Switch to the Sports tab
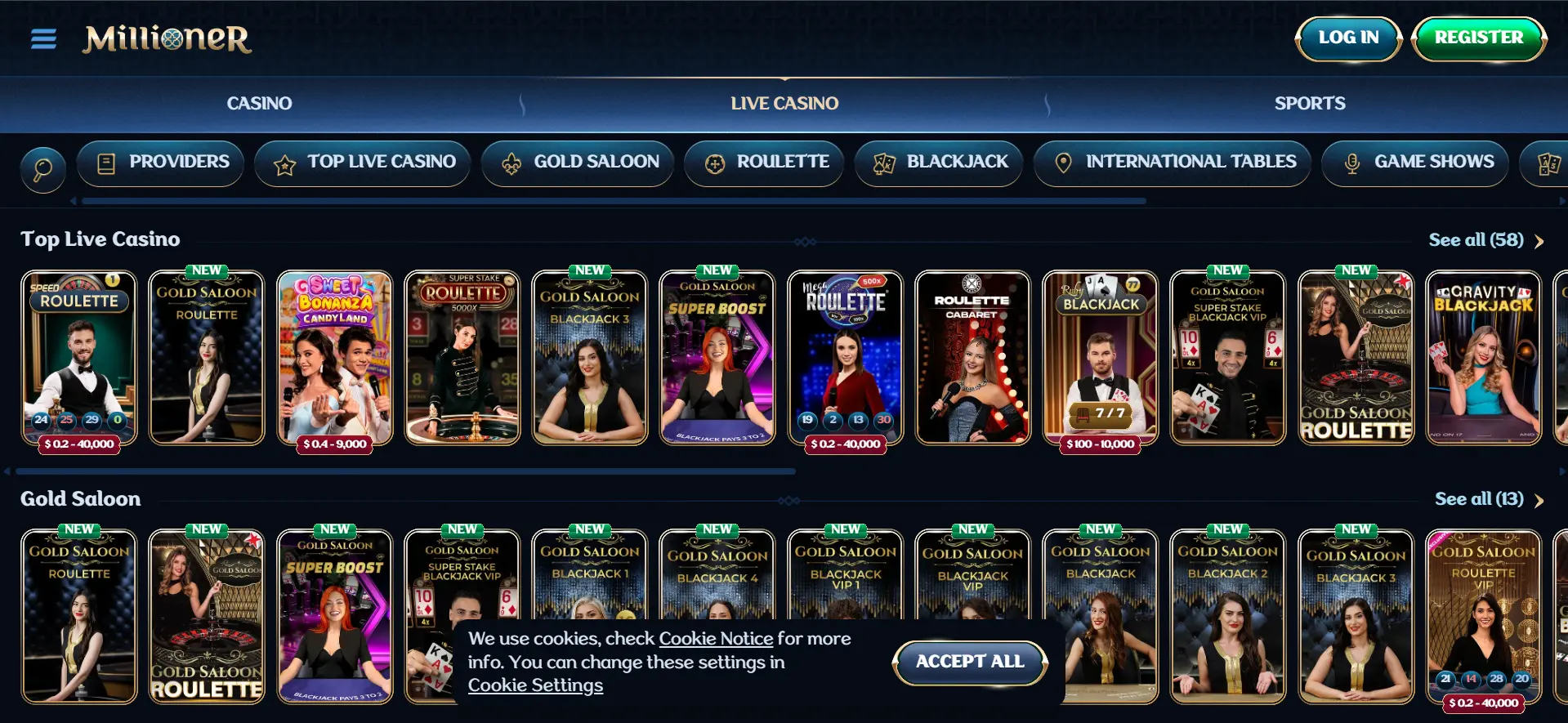The image size is (1568, 723). tap(1309, 103)
